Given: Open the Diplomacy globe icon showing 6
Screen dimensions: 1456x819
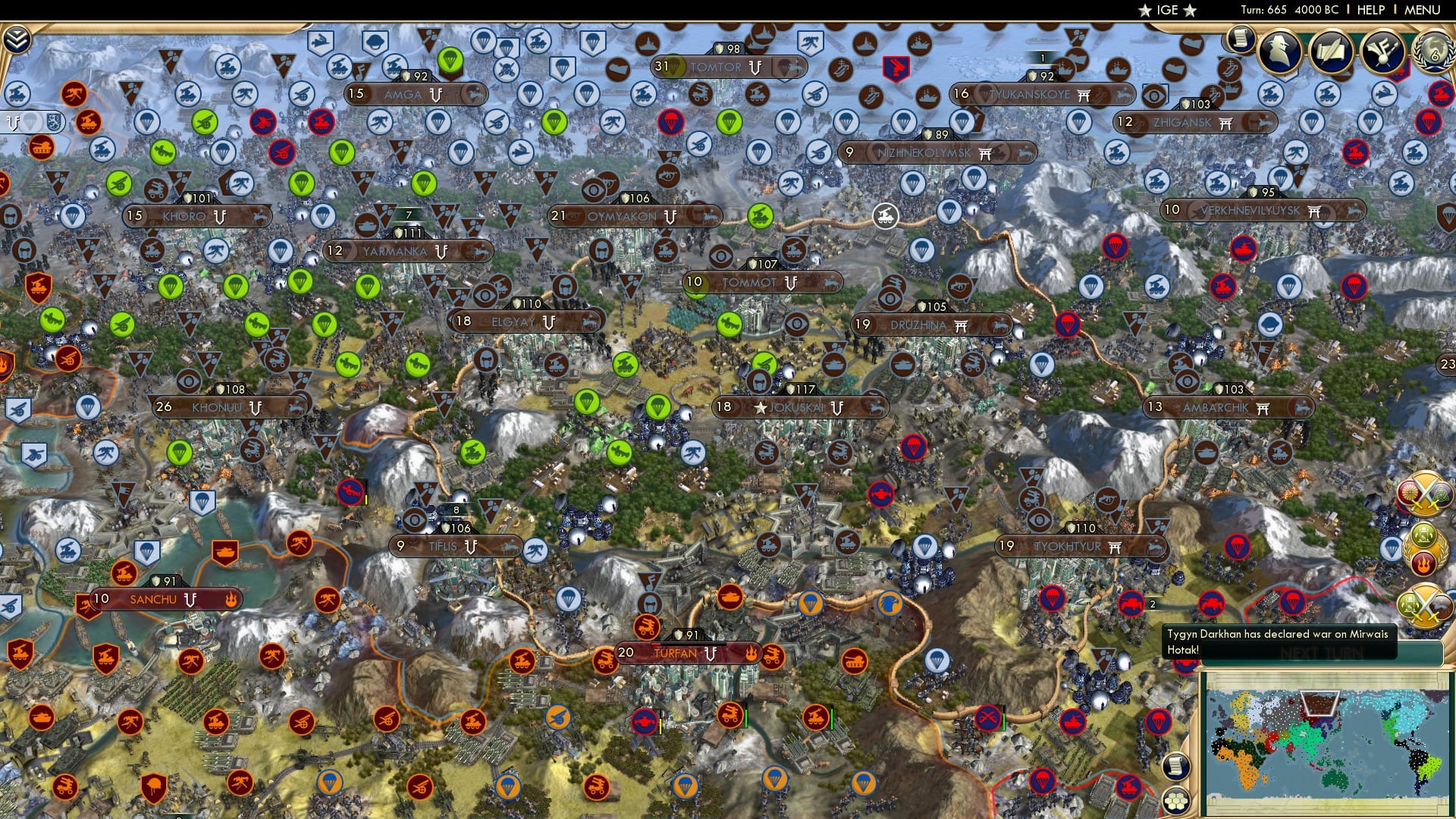Looking at the screenshot, I should click(x=1432, y=54).
